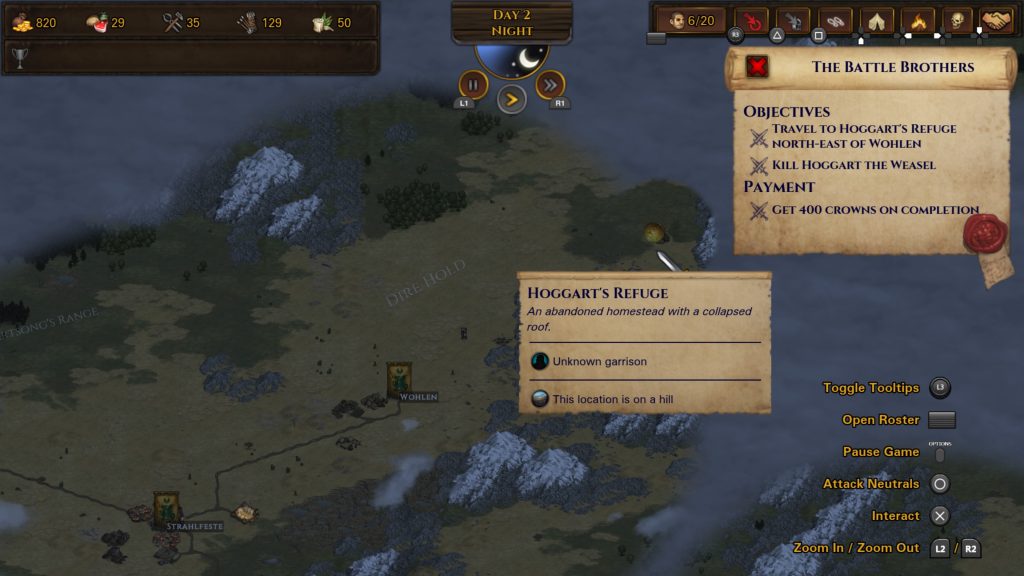
Task: Click the red arrow center-on-party button
Action: click(751, 20)
